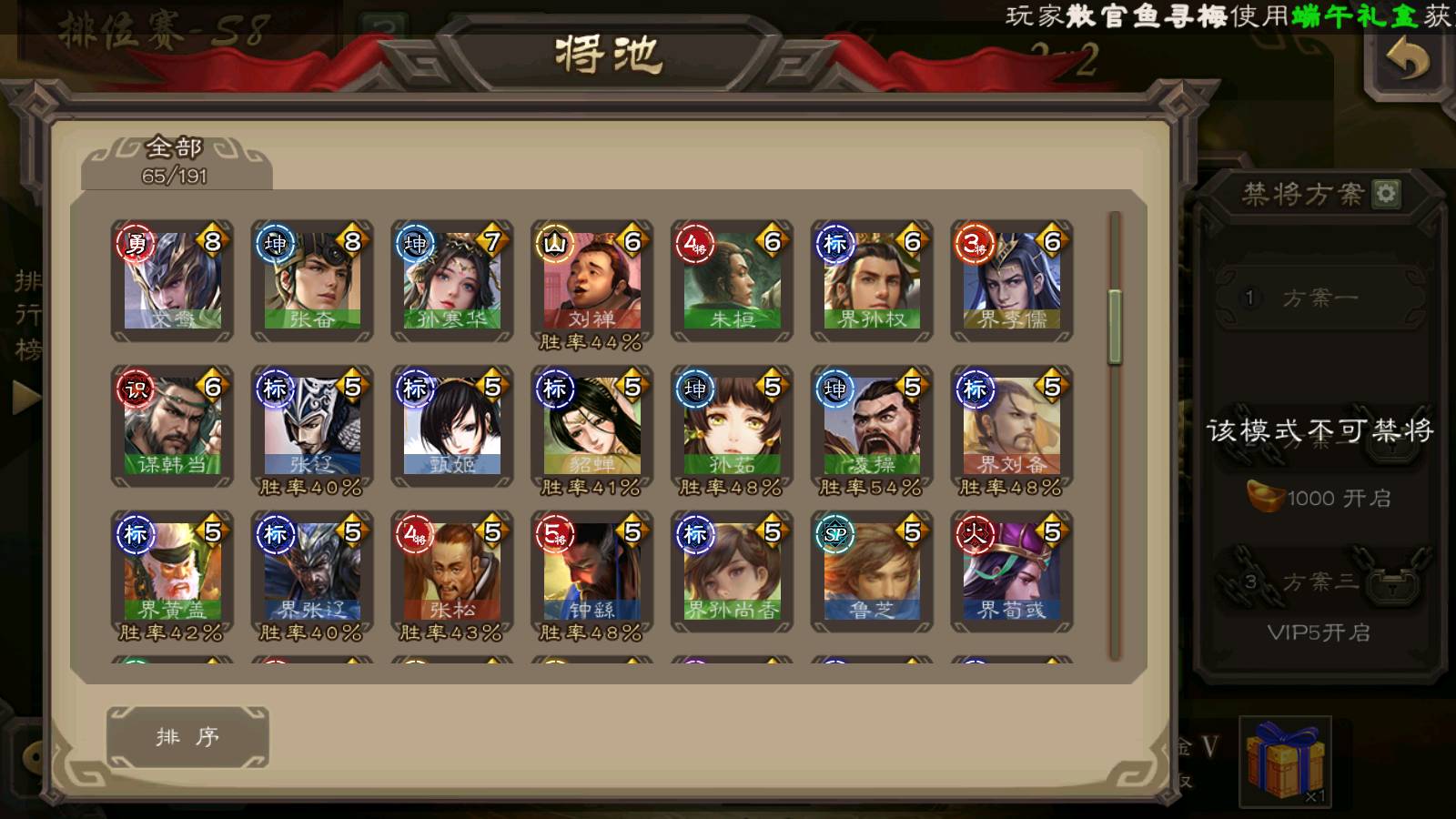Select 刘禅 hero card
Viewport: 1456px width, 819px height.
click(x=592, y=281)
